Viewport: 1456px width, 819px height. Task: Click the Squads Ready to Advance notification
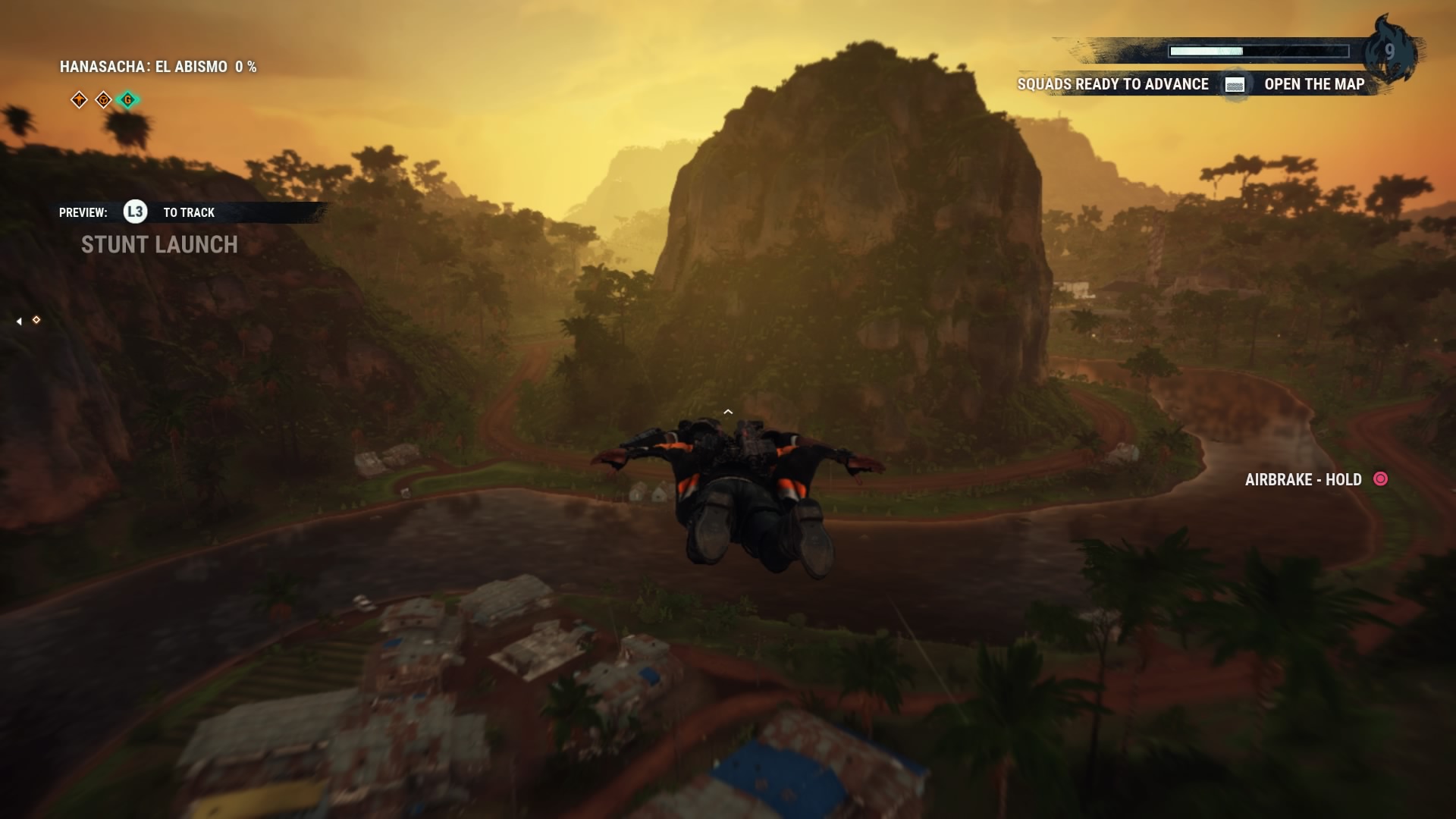[x=1112, y=84]
